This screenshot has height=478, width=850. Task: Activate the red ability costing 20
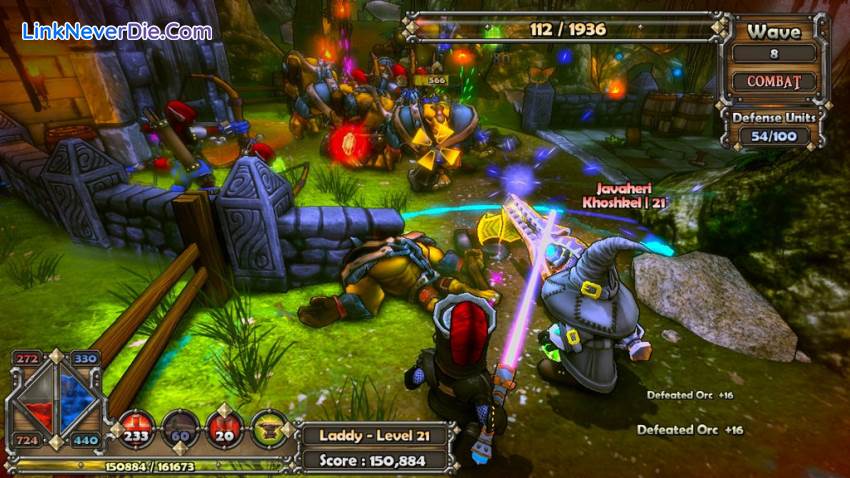pos(225,426)
